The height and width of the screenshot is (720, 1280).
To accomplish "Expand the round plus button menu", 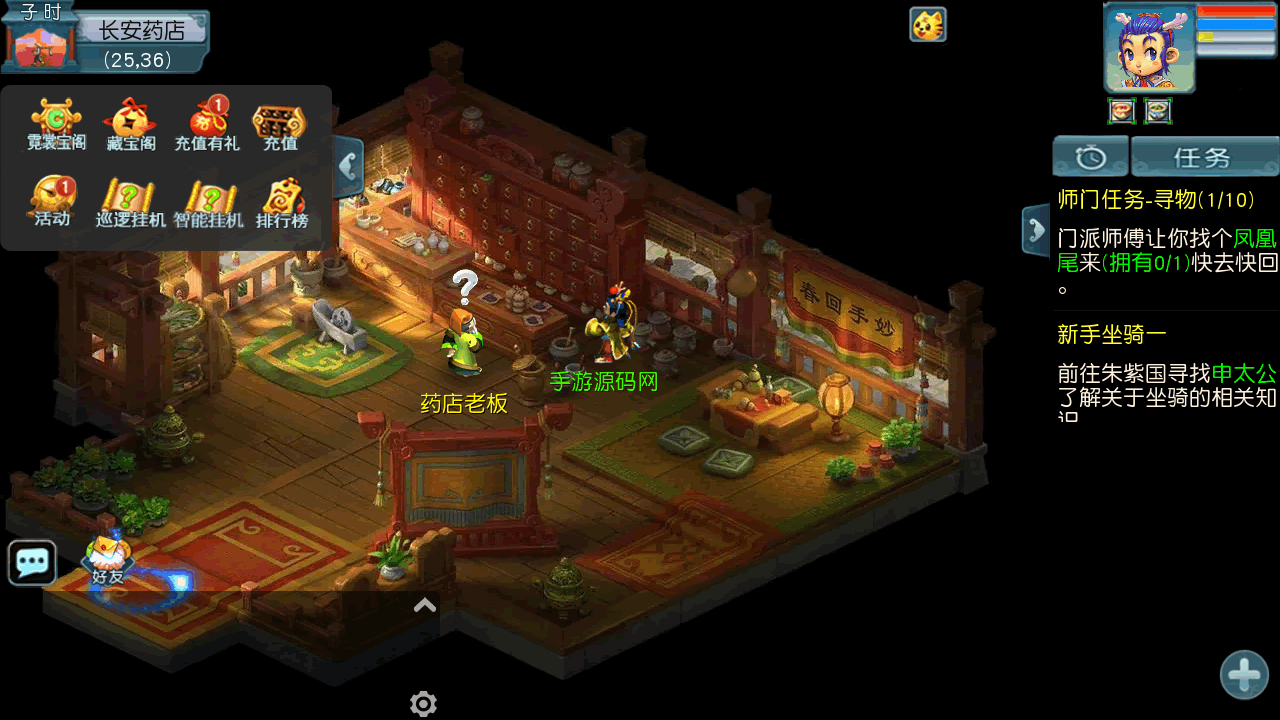I will click(1244, 675).
